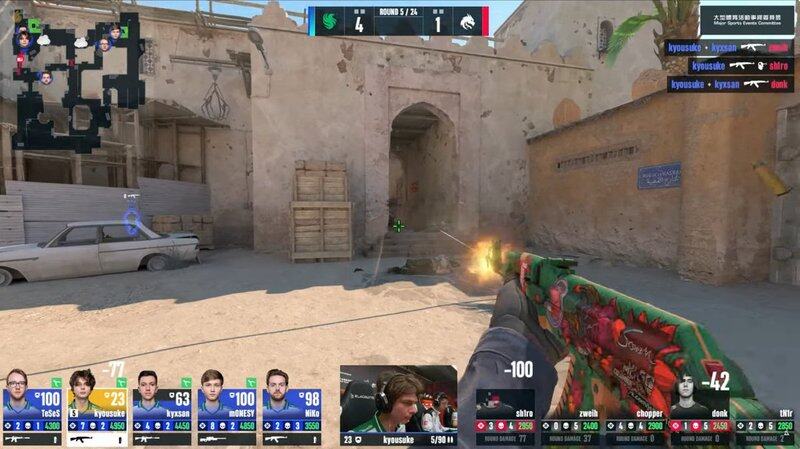Open the kyousuke webcam feed panel
The image size is (800, 449).
[398, 398]
